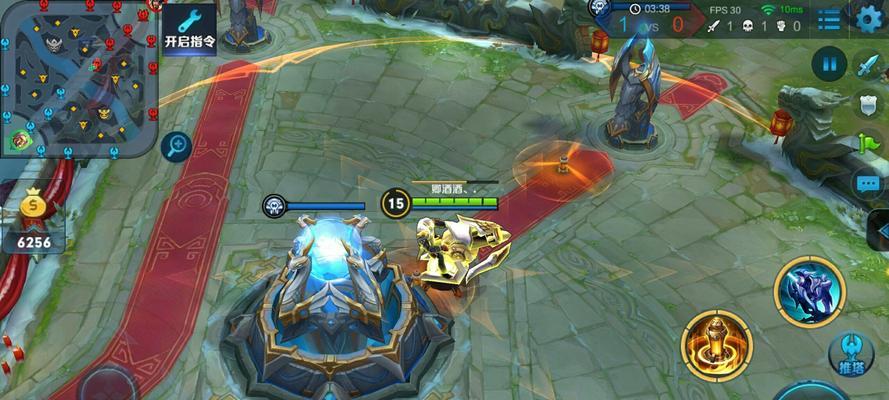Screen dimensions: 889x400
Task: Show the scoreboard list icon
Action: pyautogui.click(x=829, y=19)
